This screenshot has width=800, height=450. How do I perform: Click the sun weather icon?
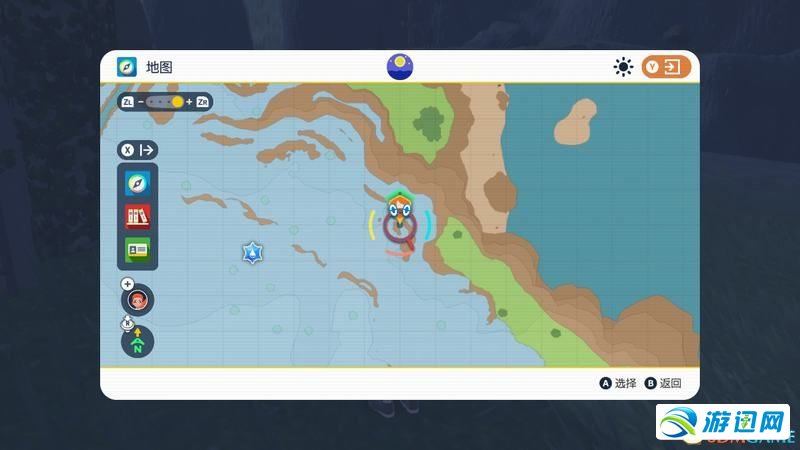click(x=624, y=67)
